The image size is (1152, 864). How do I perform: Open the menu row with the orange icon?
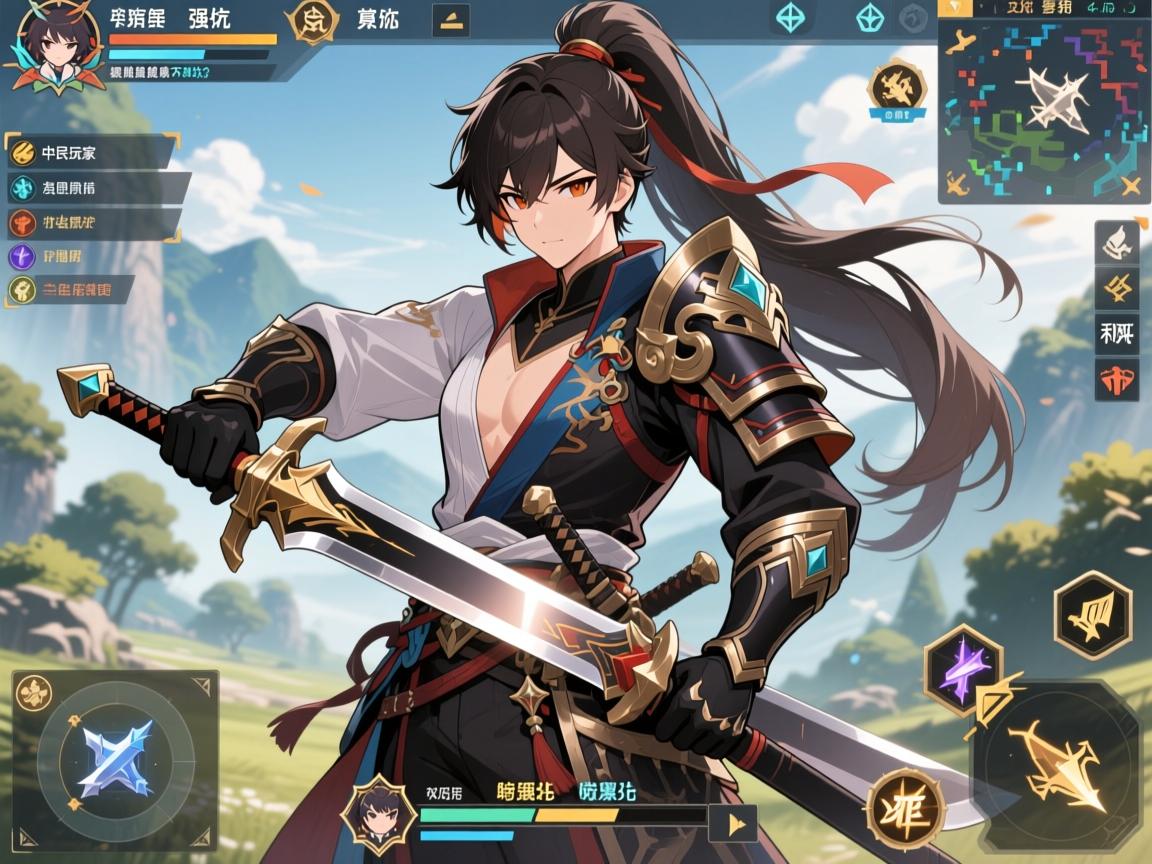[x=90, y=221]
